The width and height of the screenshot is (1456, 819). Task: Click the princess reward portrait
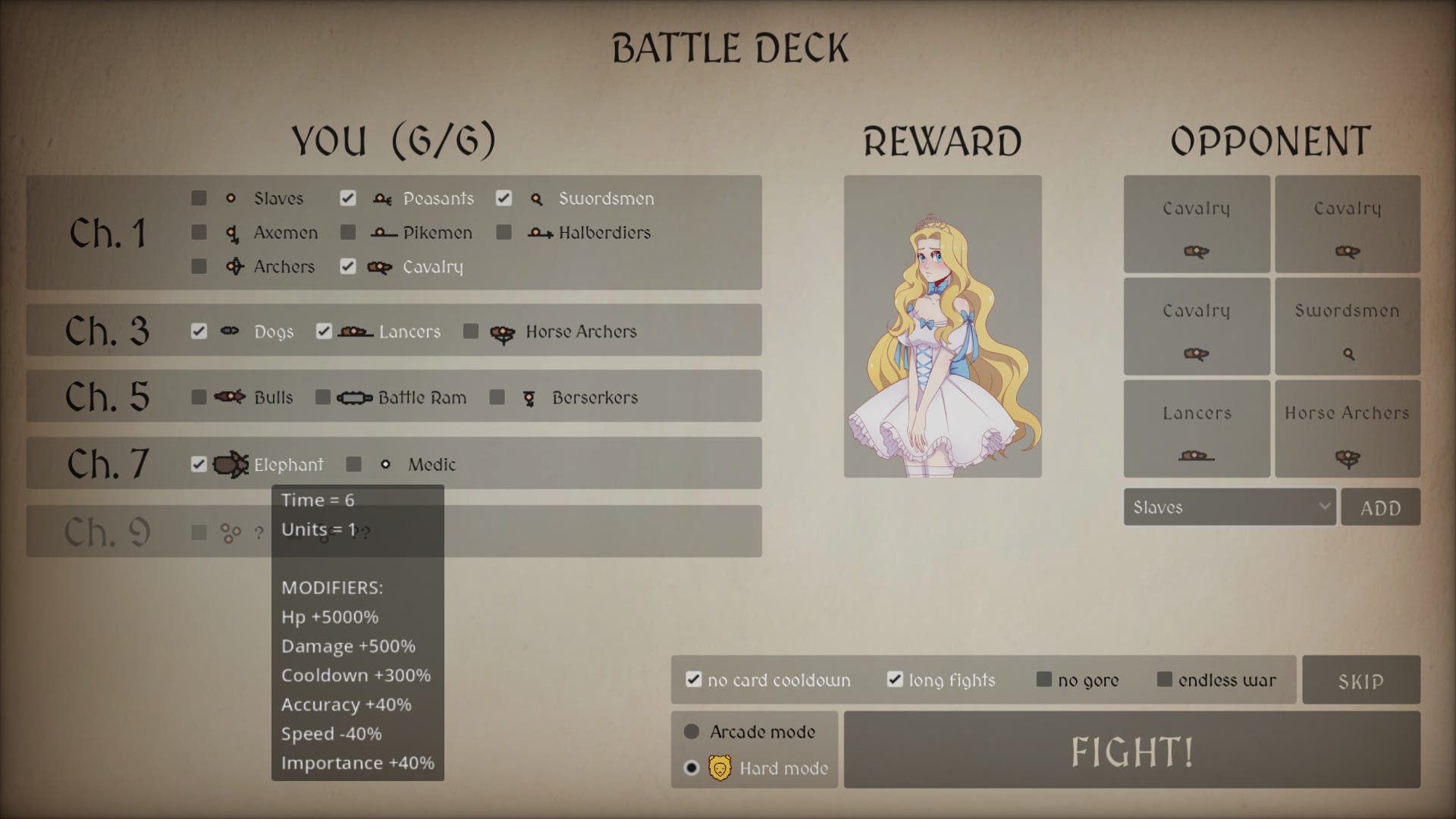point(943,326)
